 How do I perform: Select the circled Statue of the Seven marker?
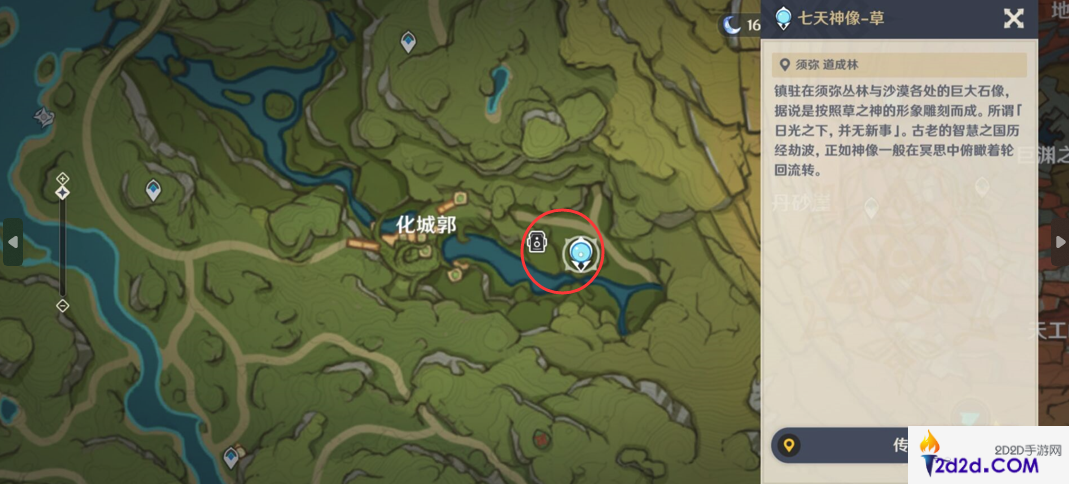pos(579,254)
